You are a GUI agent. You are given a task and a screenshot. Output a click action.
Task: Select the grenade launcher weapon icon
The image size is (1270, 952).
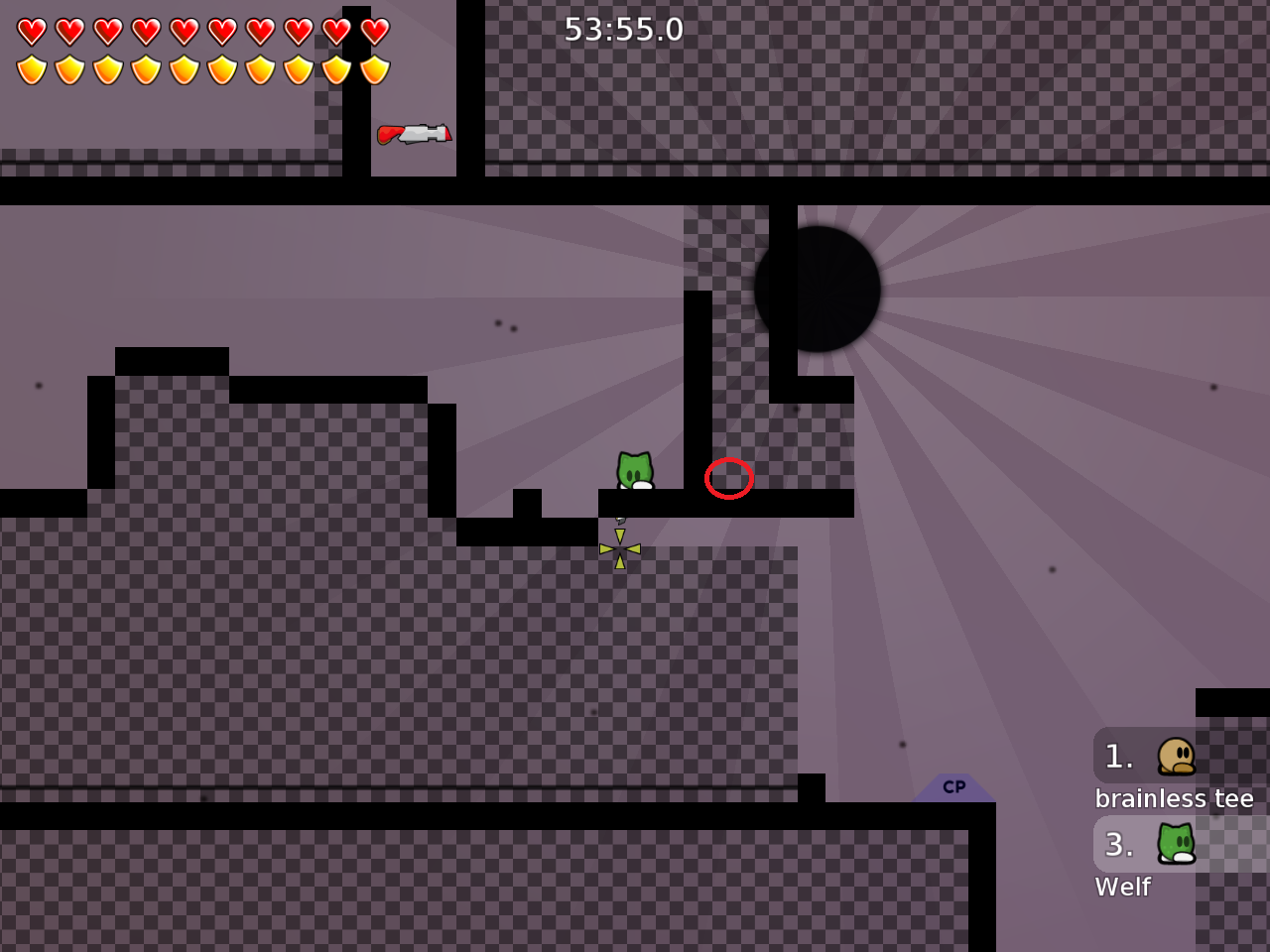click(x=414, y=133)
